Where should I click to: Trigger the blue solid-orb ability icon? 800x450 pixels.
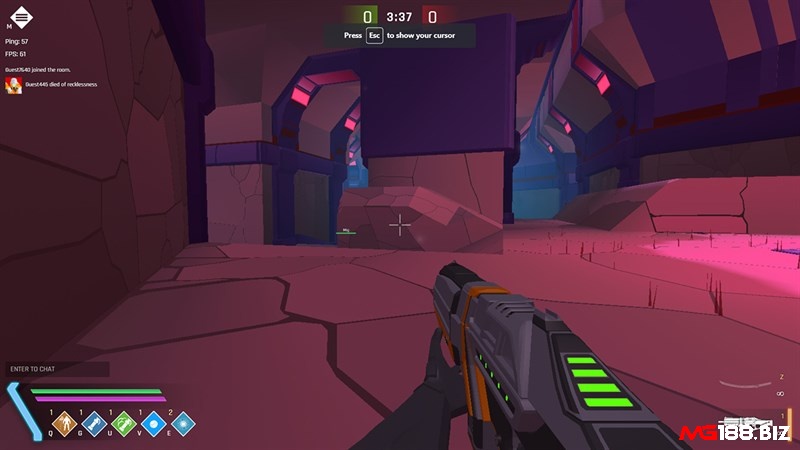coord(153,424)
